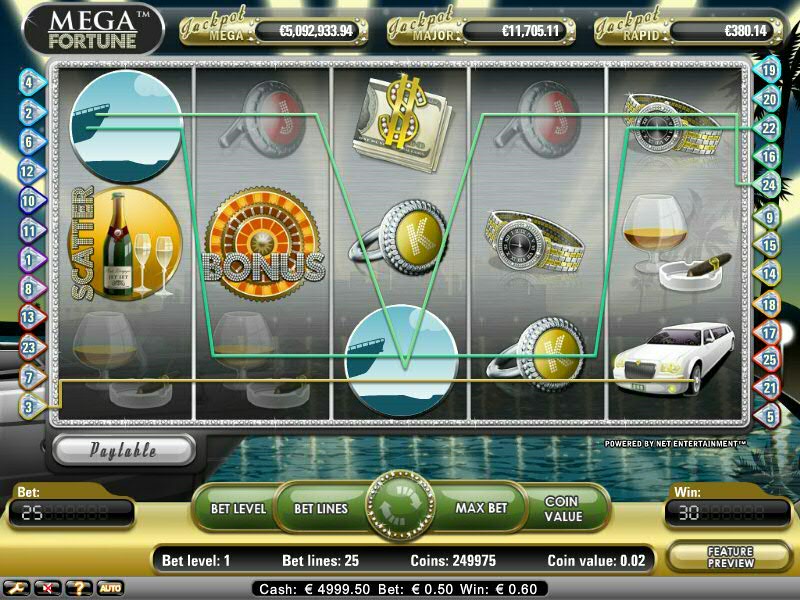Activate the Auto play button
The width and height of the screenshot is (800, 600).
click(109, 587)
